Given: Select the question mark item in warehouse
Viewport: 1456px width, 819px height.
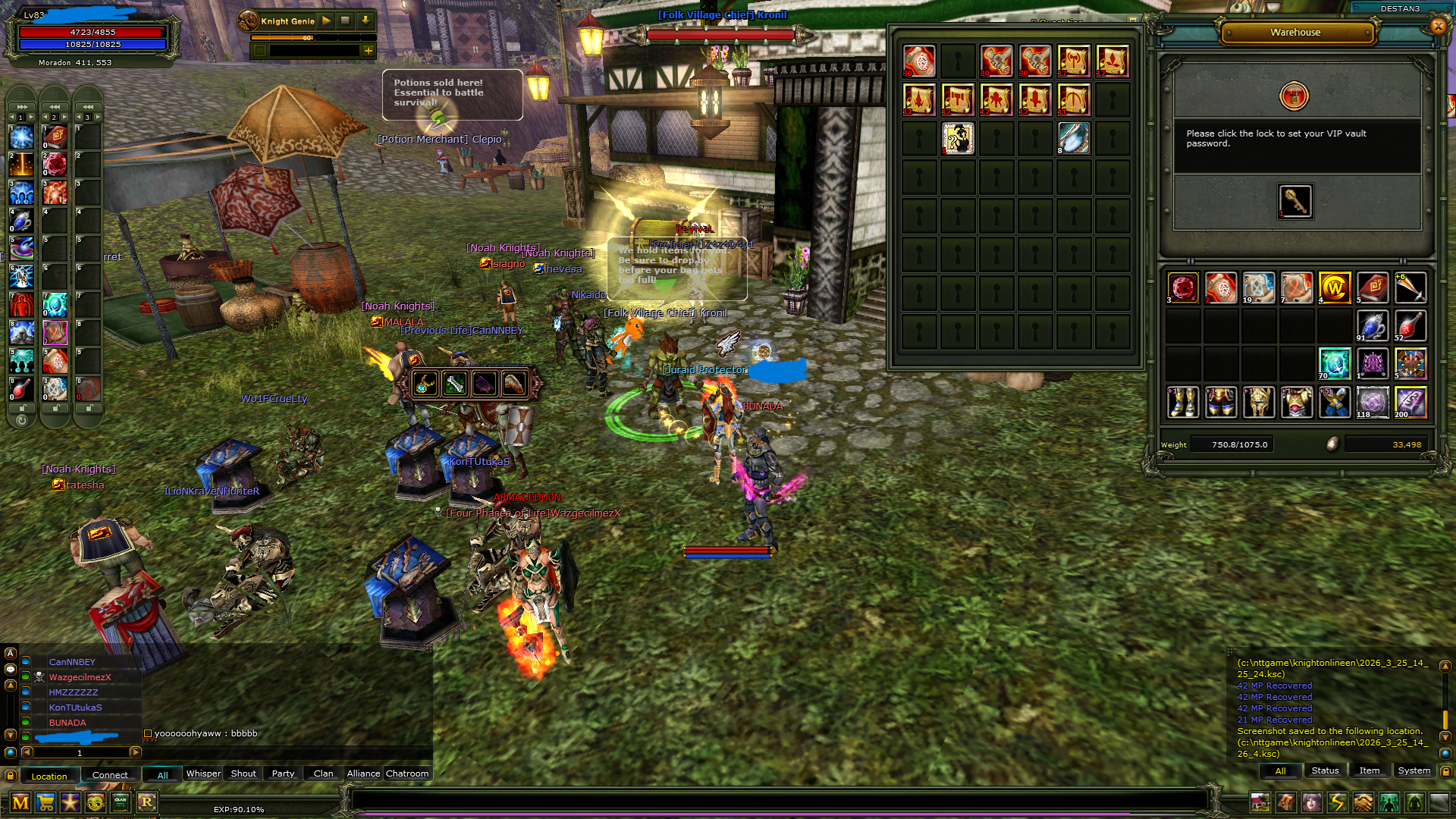Looking at the screenshot, I should (x=958, y=139).
